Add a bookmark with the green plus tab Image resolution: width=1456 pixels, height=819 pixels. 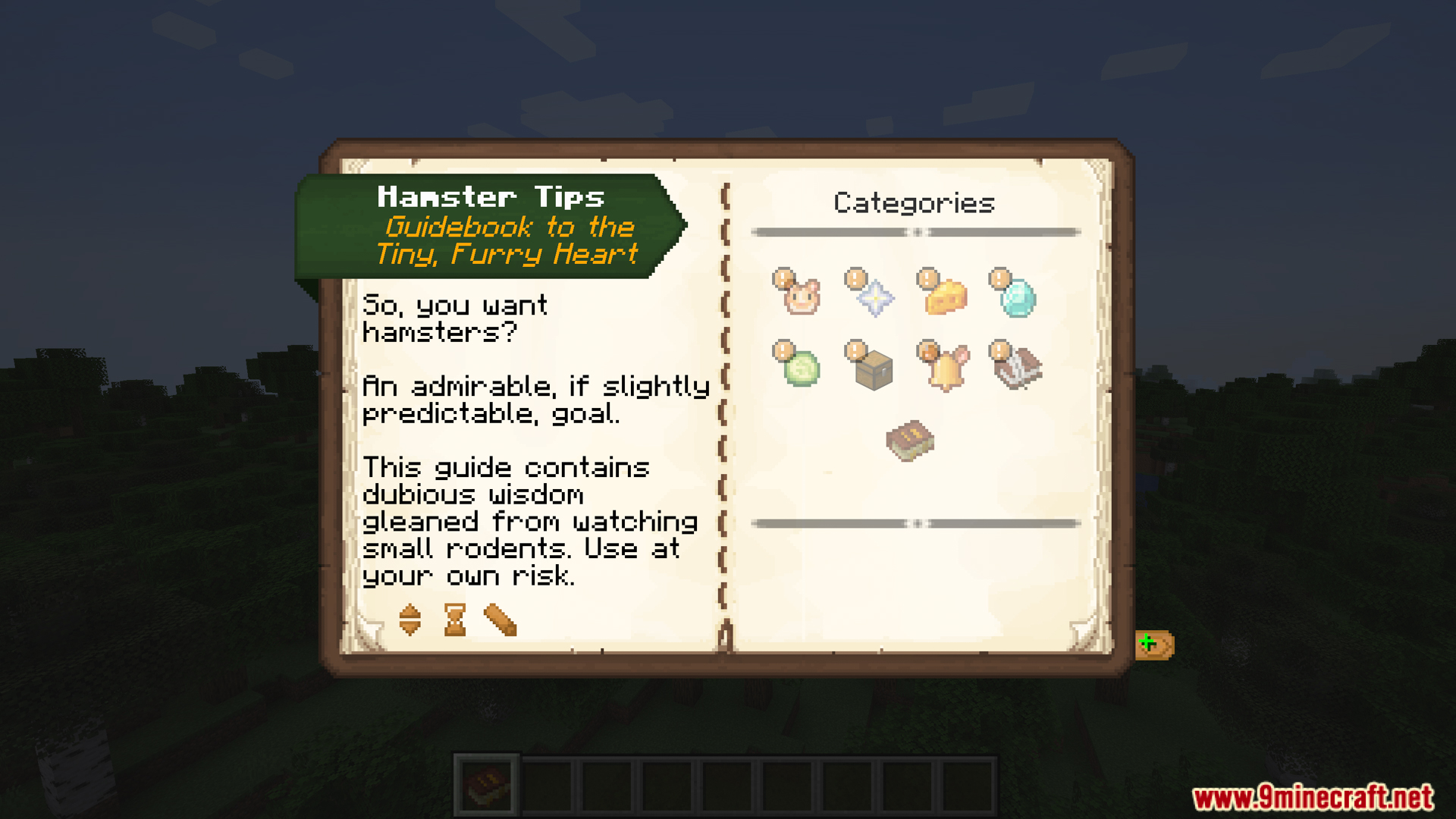pyautogui.click(x=1153, y=645)
